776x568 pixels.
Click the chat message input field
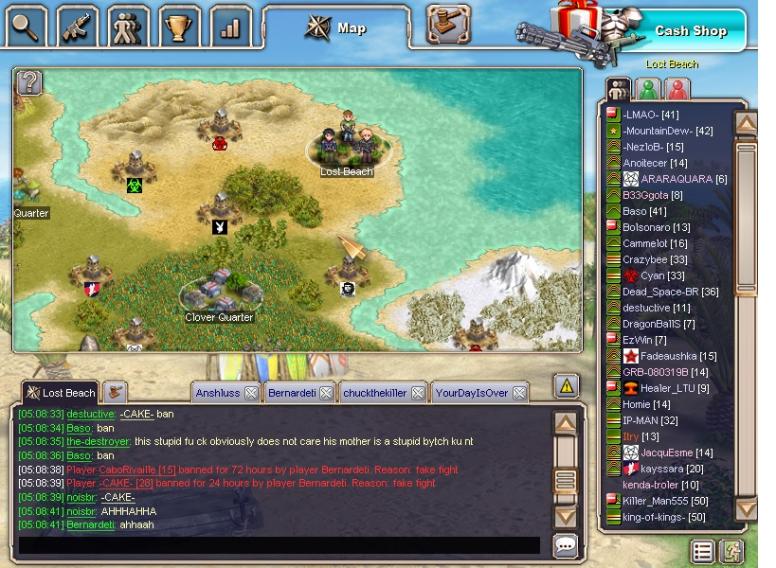(280, 545)
